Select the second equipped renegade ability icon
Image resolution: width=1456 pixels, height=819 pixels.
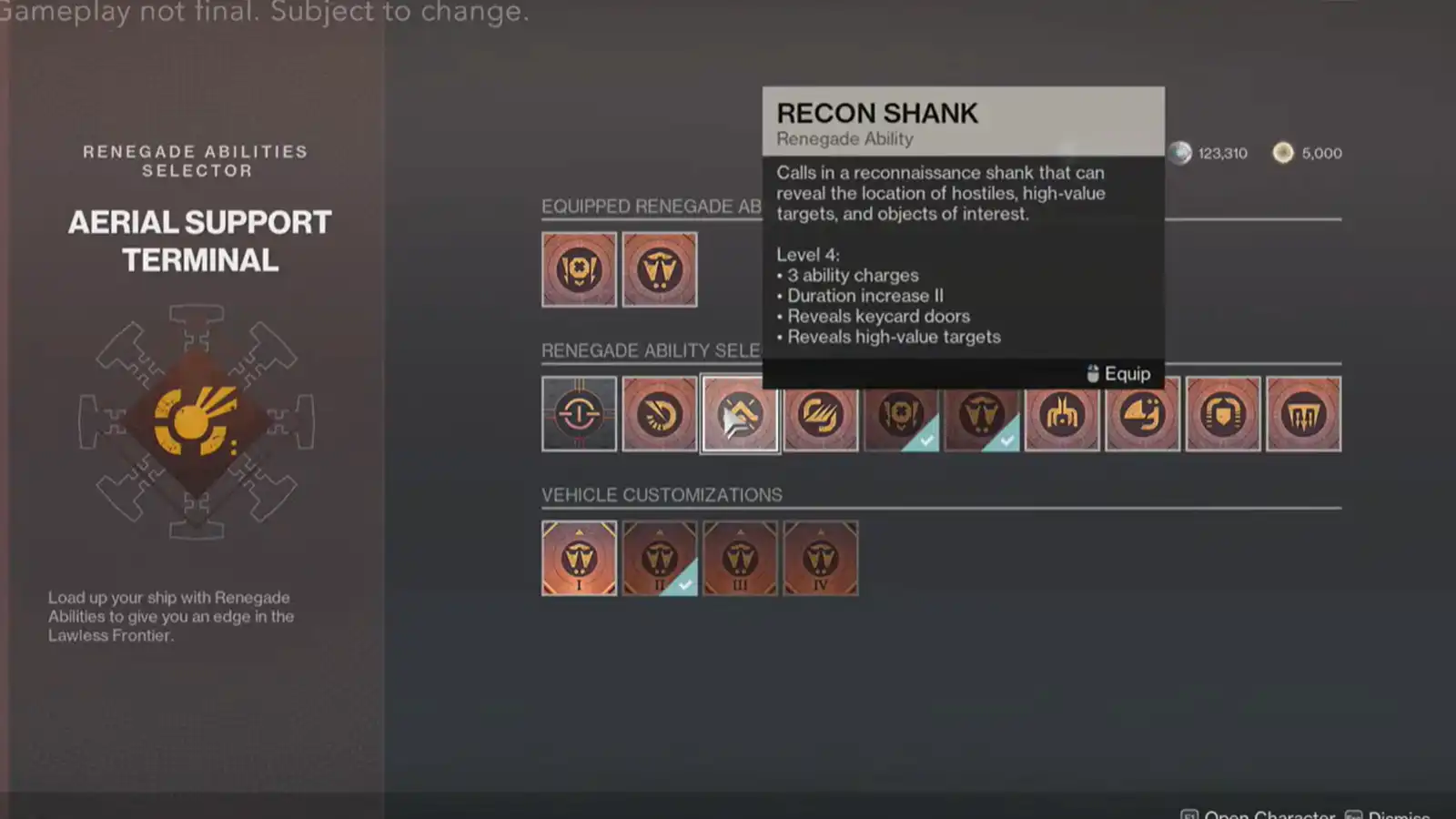[660, 269]
